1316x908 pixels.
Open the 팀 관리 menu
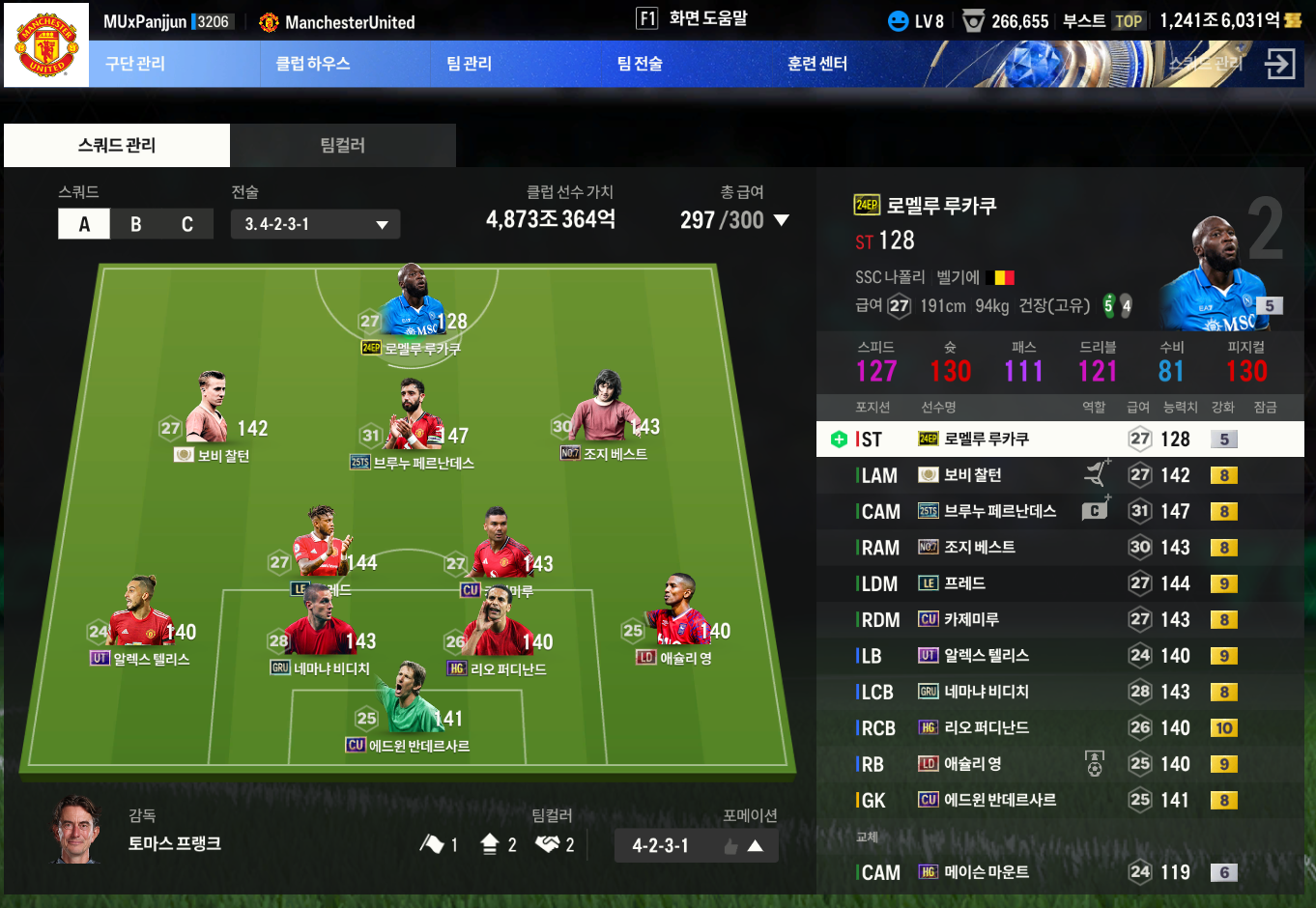pyautogui.click(x=470, y=64)
